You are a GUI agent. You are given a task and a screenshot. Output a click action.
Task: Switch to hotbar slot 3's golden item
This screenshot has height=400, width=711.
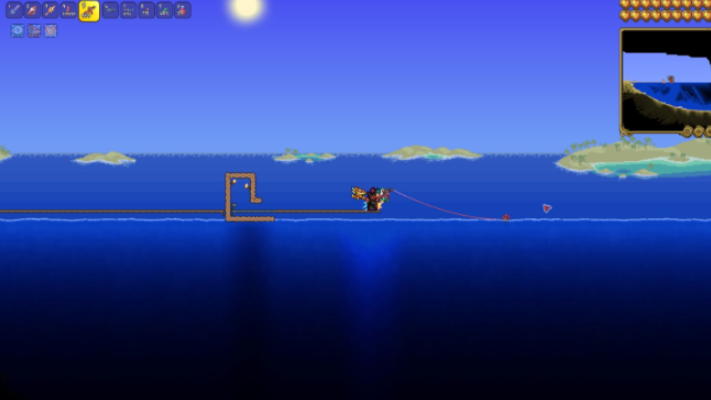(50, 11)
